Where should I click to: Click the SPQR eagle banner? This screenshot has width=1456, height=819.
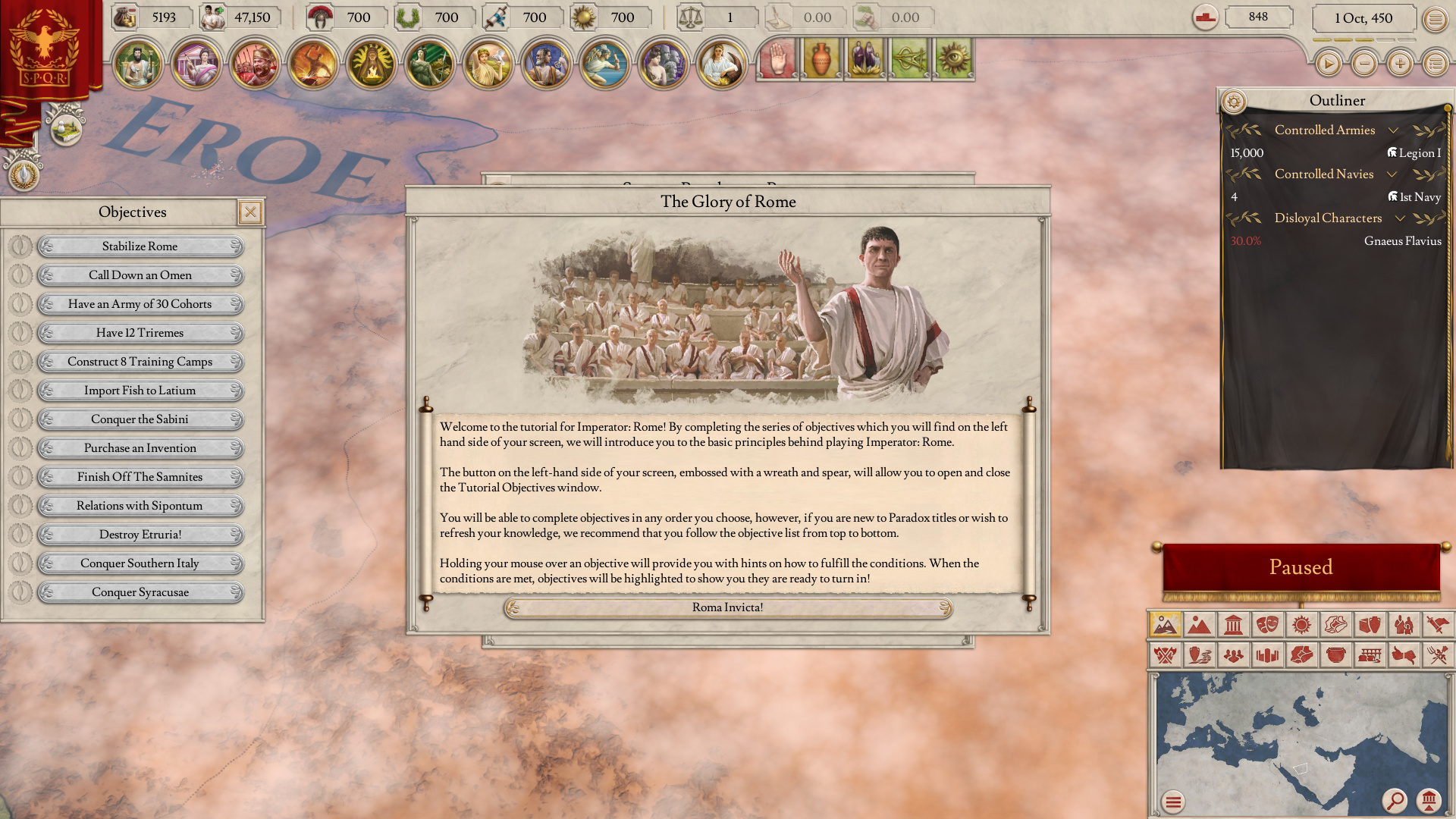coord(45,47)
